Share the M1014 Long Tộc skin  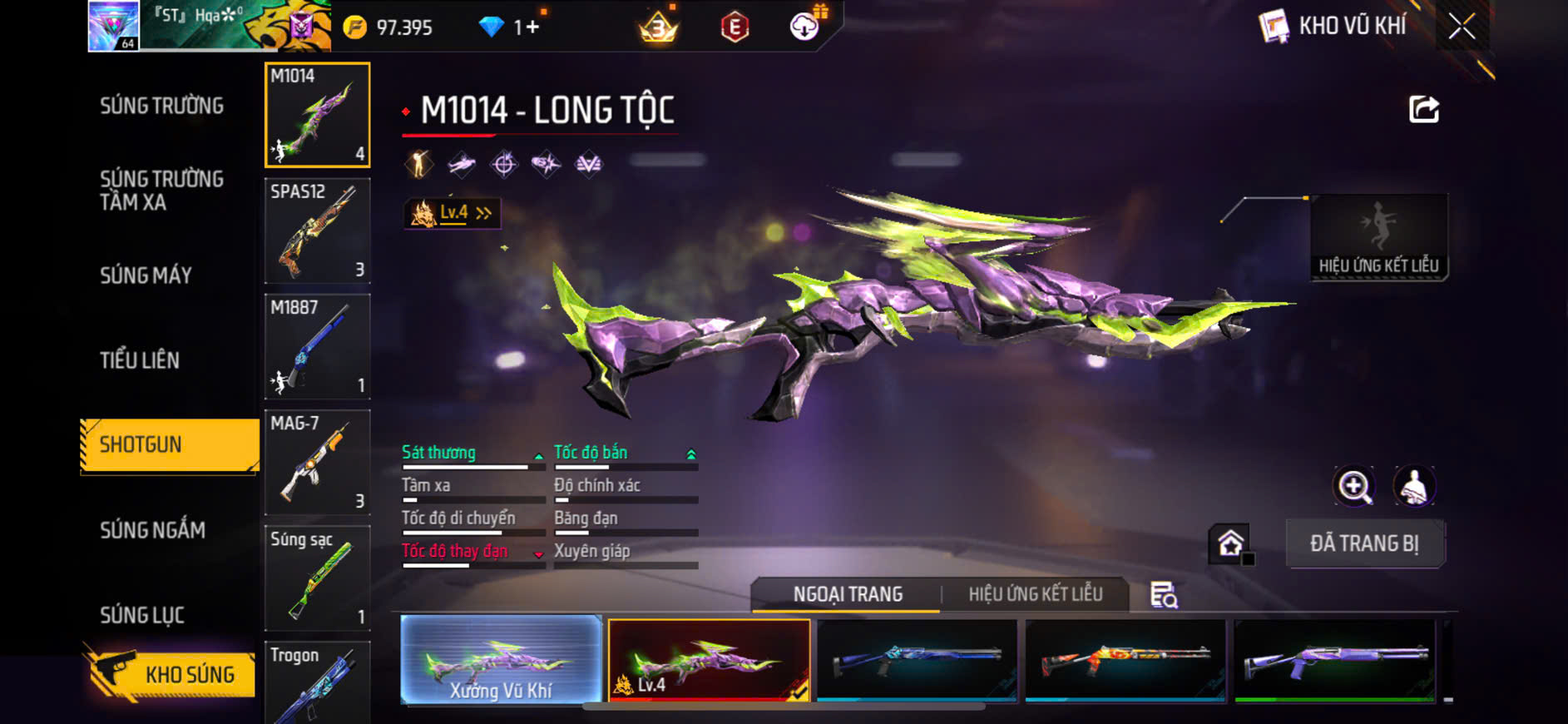click(x=1423, y=109)
